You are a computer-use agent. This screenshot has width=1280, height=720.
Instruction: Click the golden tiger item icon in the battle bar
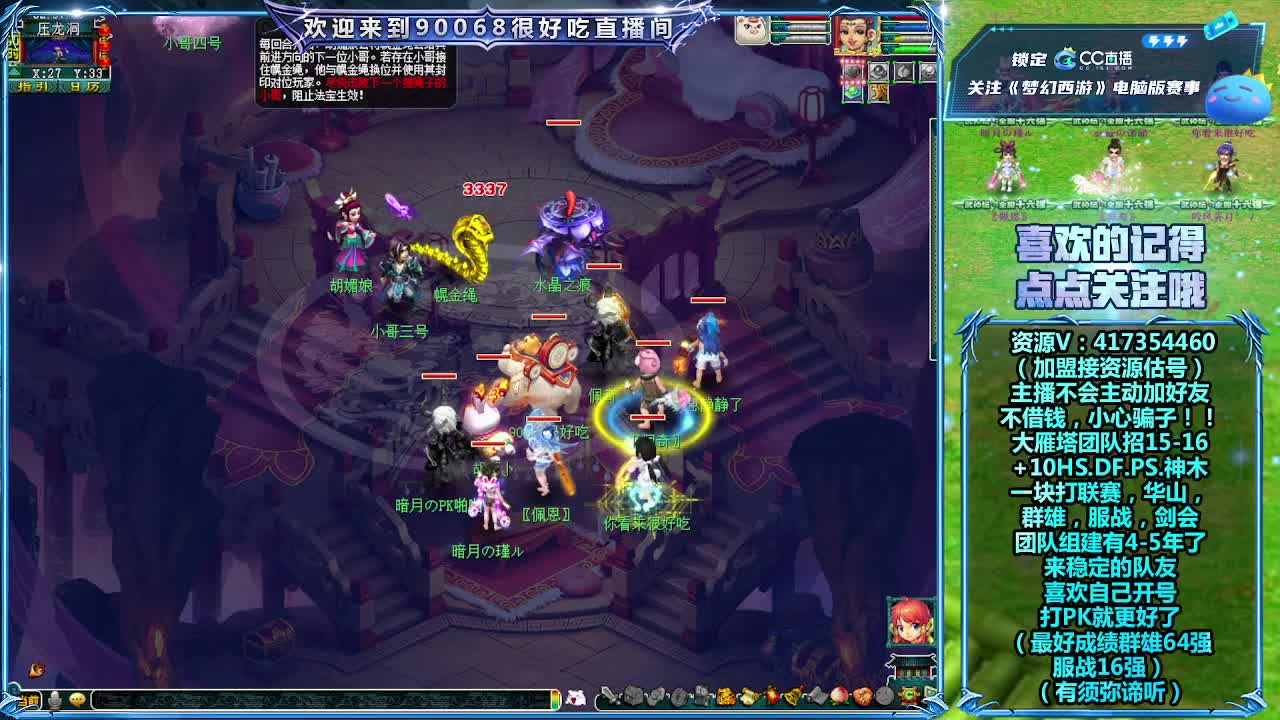pos(879,92)
